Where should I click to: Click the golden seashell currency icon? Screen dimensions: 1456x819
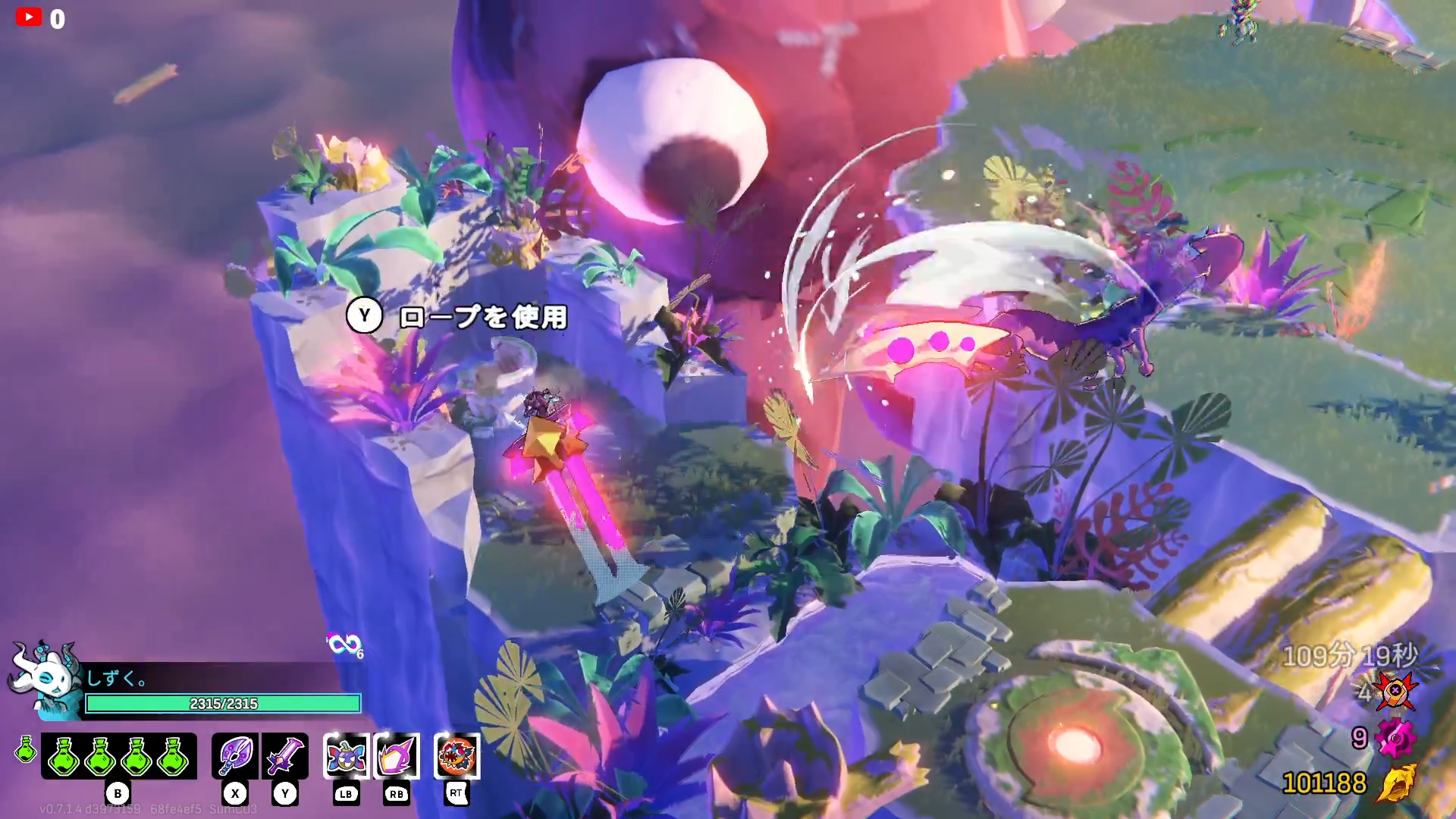(1396, 783)
